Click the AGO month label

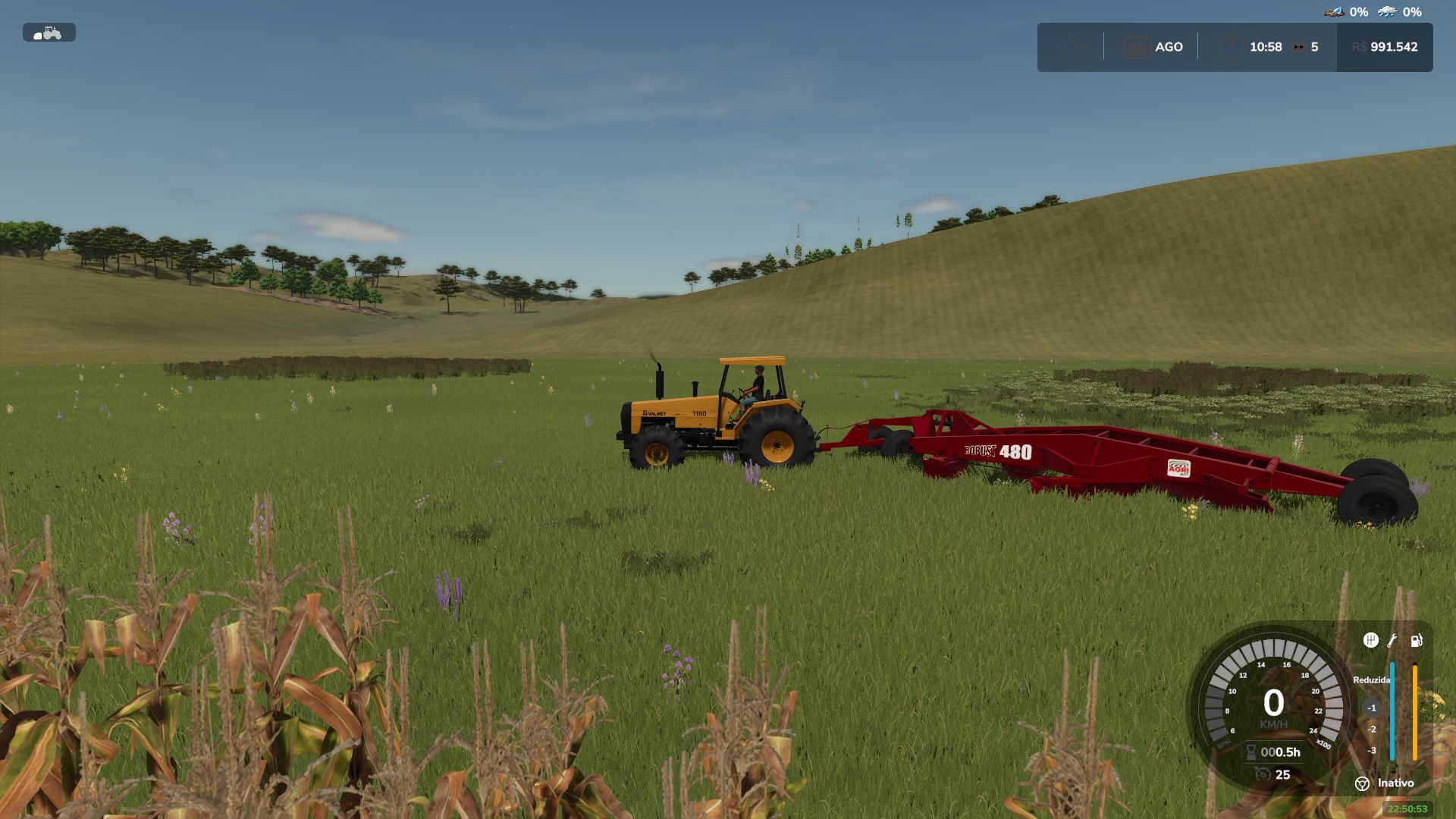[1169, 47]
